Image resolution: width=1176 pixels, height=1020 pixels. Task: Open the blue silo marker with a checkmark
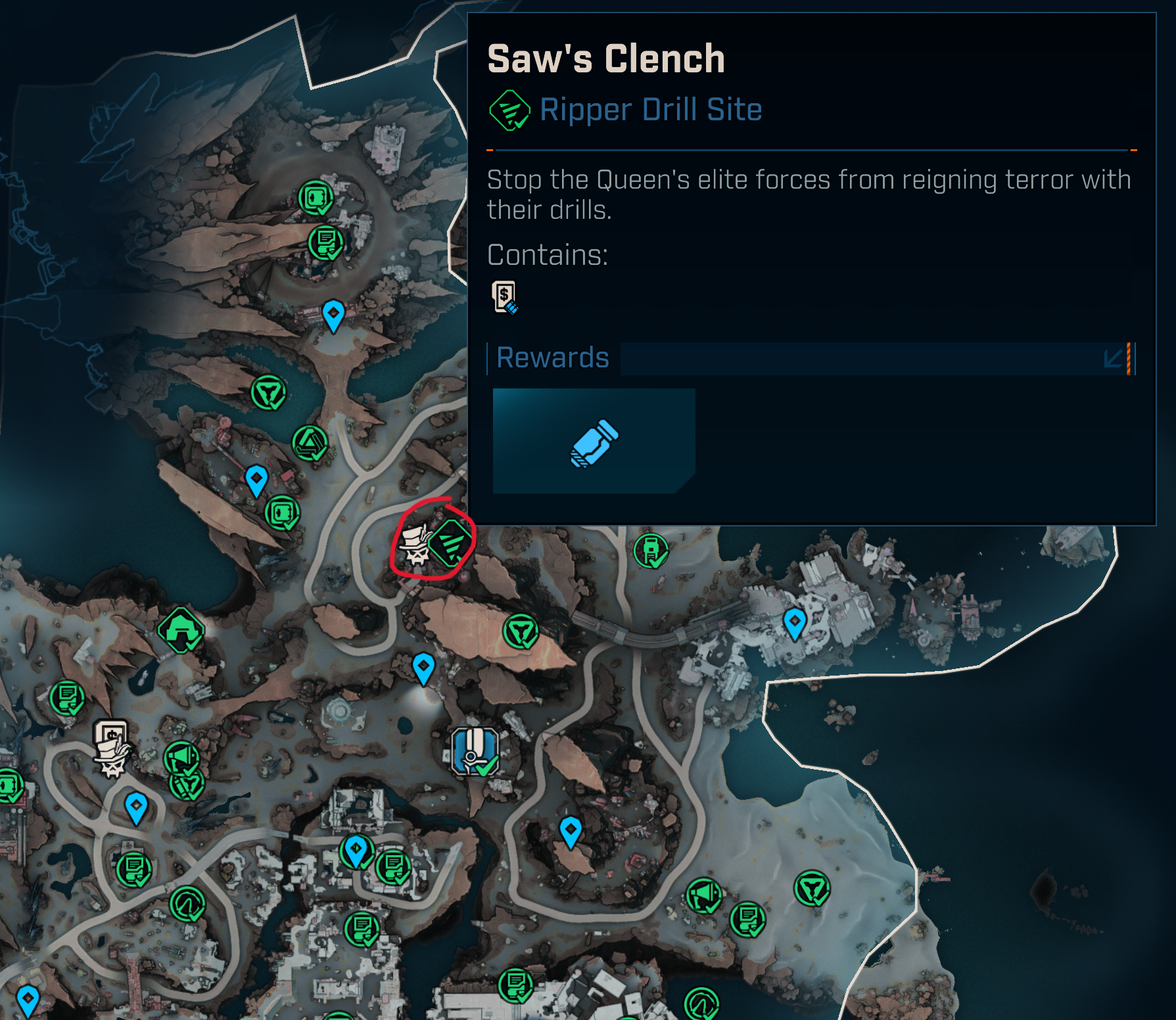point(475,752)
